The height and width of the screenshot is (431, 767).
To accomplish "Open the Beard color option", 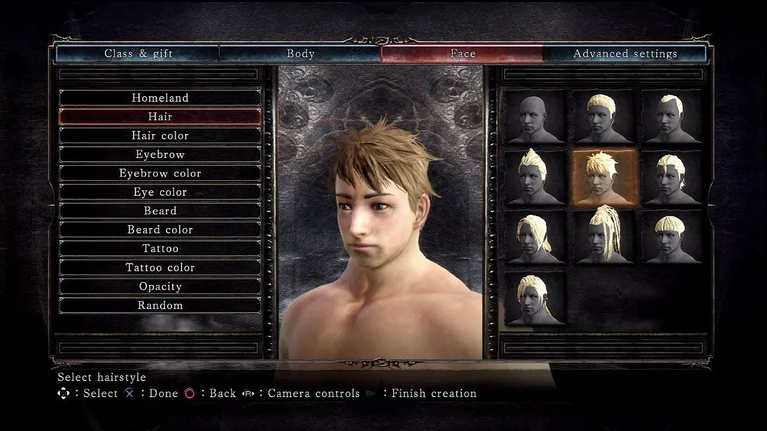I will 160,230.
